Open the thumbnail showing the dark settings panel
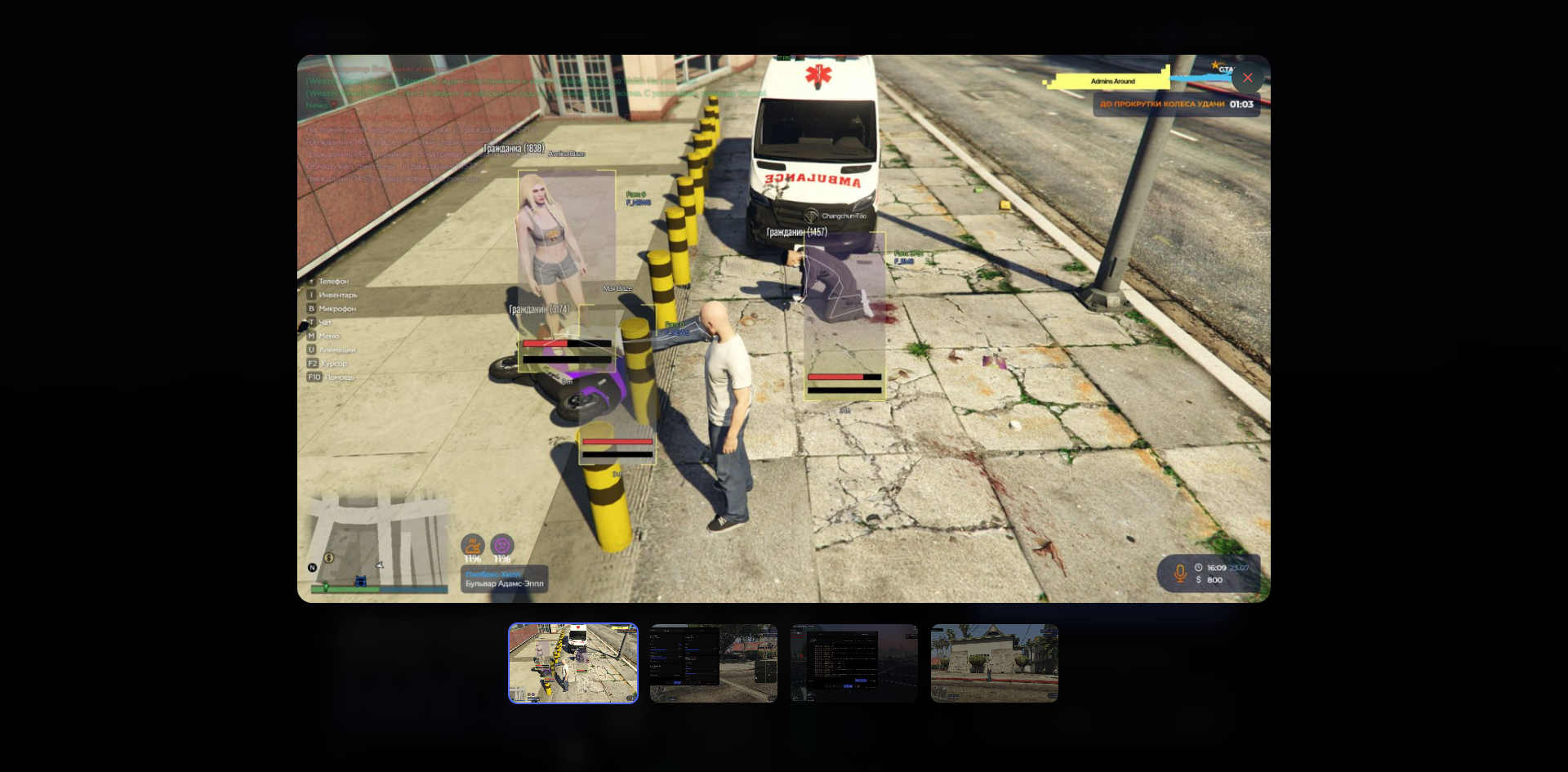The width and height of the screenshot is (1568, 772). pyautogui.click(x=714, y=663)
